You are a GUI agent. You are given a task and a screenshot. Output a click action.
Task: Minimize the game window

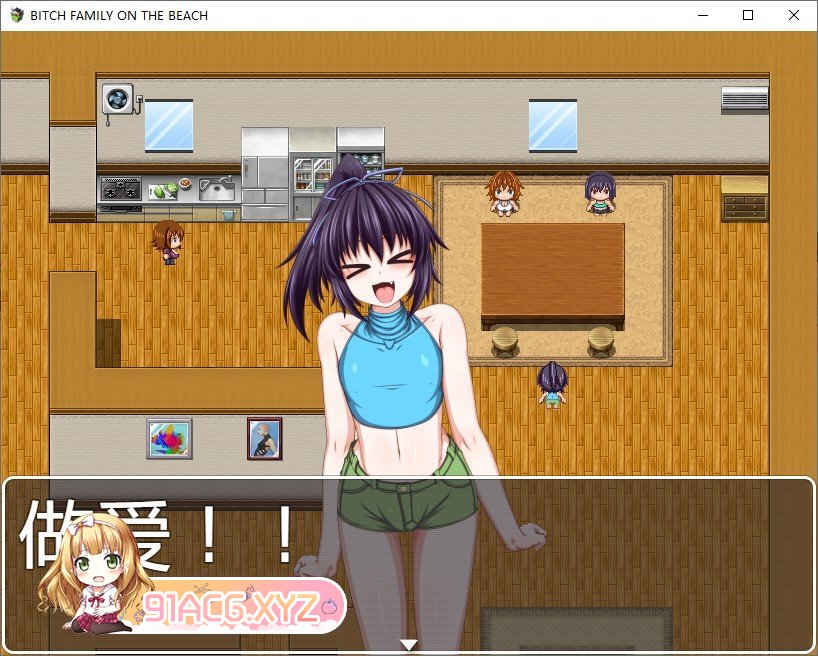702,15
